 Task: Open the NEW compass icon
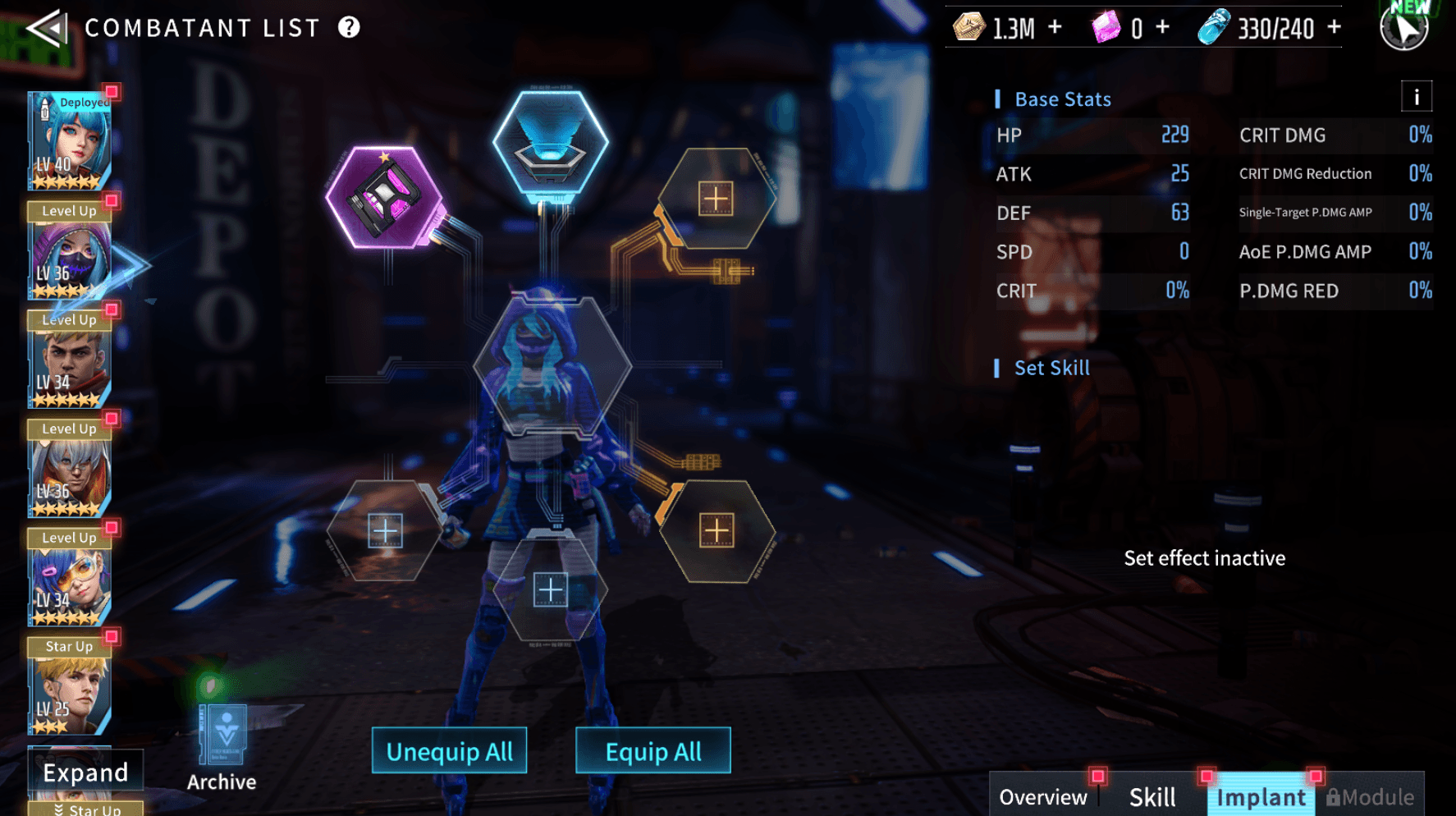click(x=1404, y=27)
